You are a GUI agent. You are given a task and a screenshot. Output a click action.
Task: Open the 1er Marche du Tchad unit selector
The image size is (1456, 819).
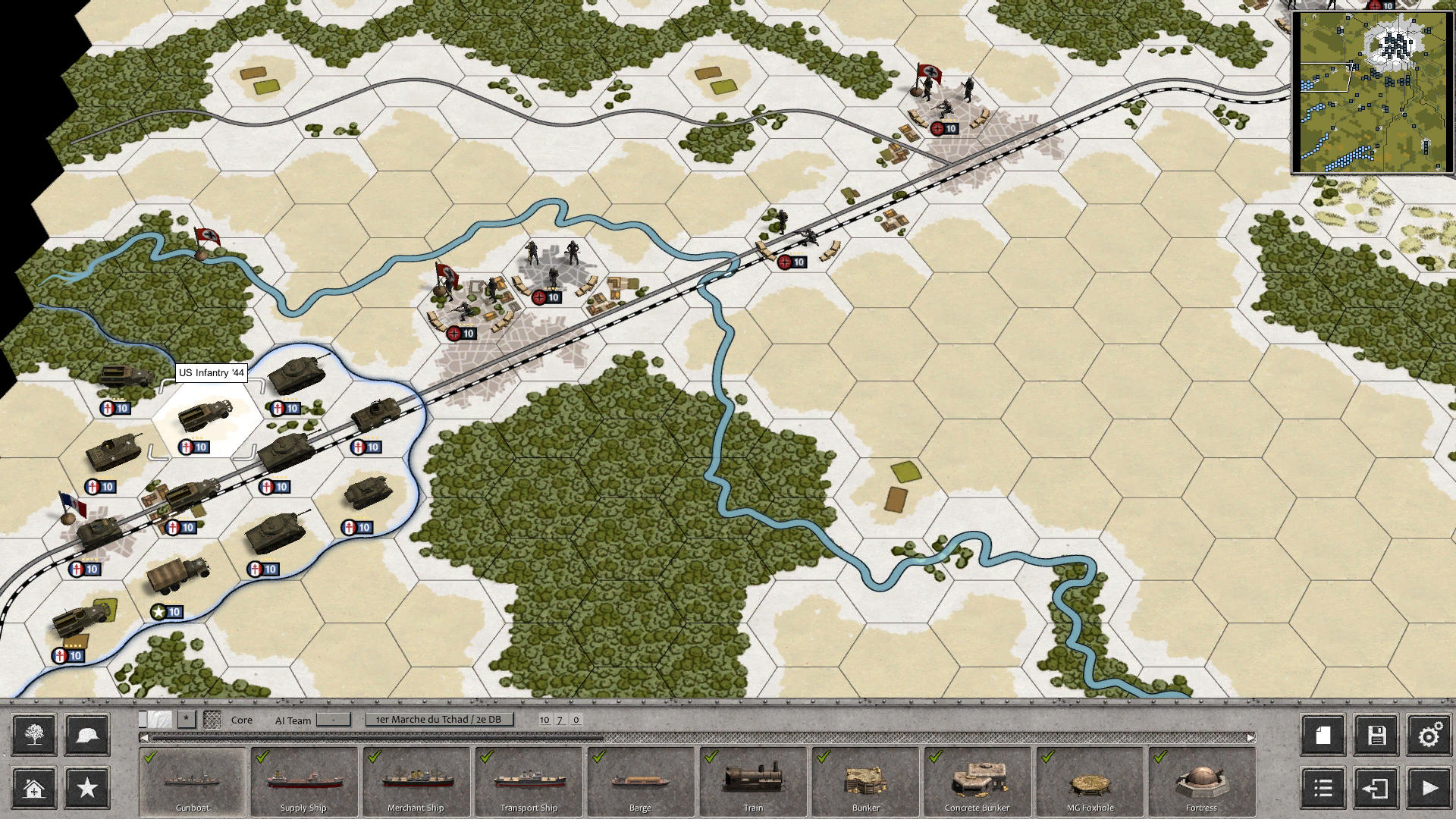[440, 719]
